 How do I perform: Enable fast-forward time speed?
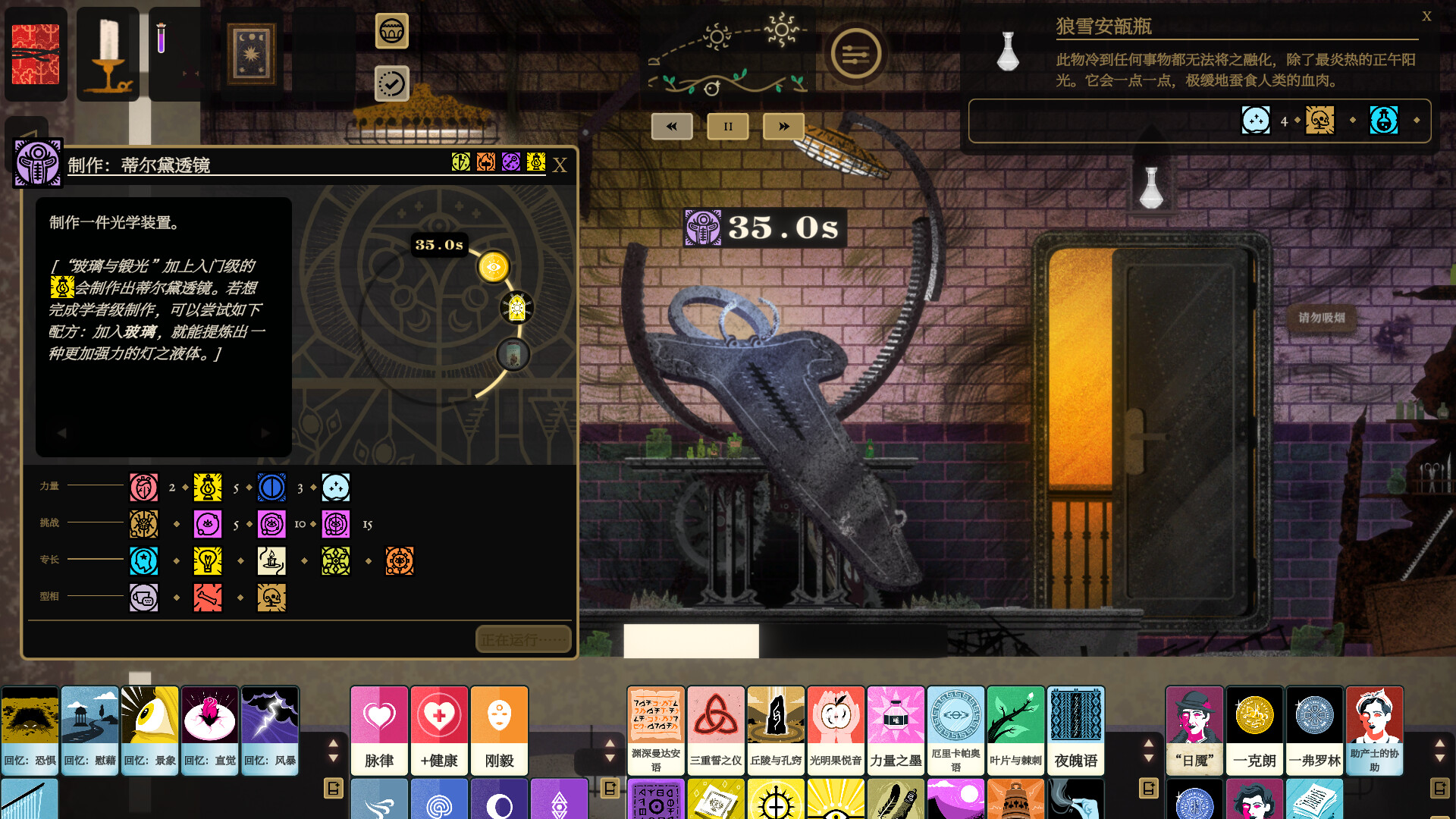[x=783, y=126]
